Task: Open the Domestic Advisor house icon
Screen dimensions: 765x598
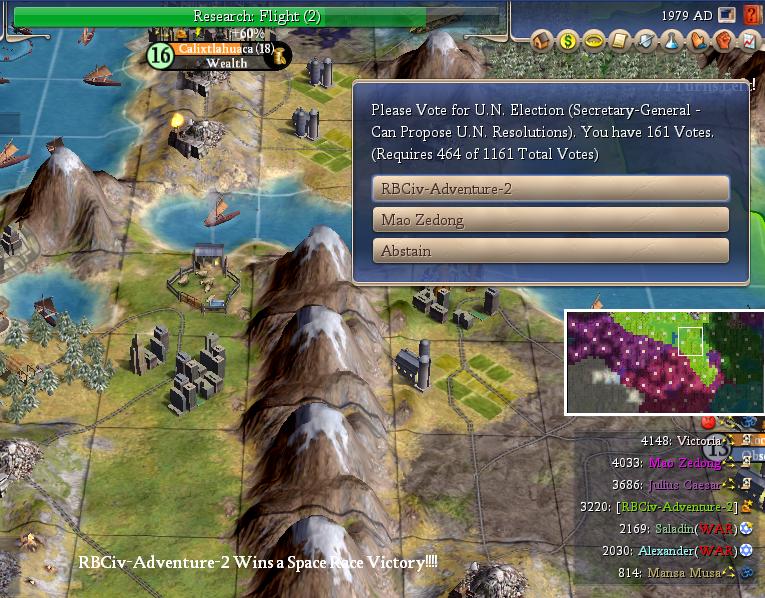Action: [x=542, y=42]
